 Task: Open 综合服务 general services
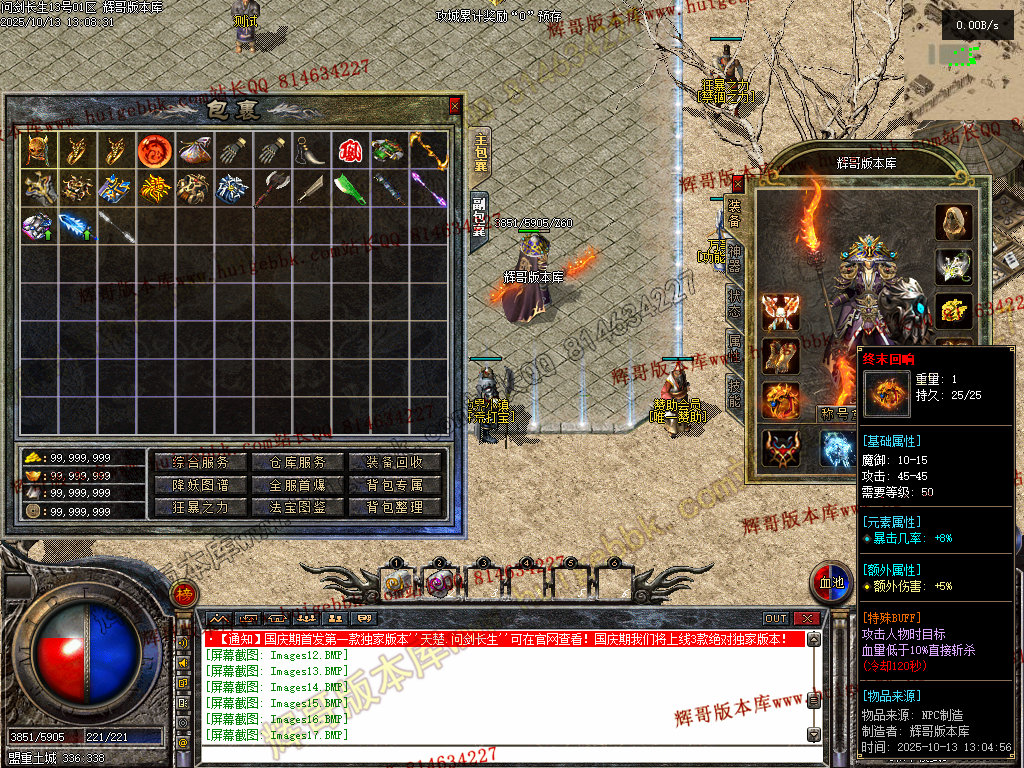tap(200, 462)
